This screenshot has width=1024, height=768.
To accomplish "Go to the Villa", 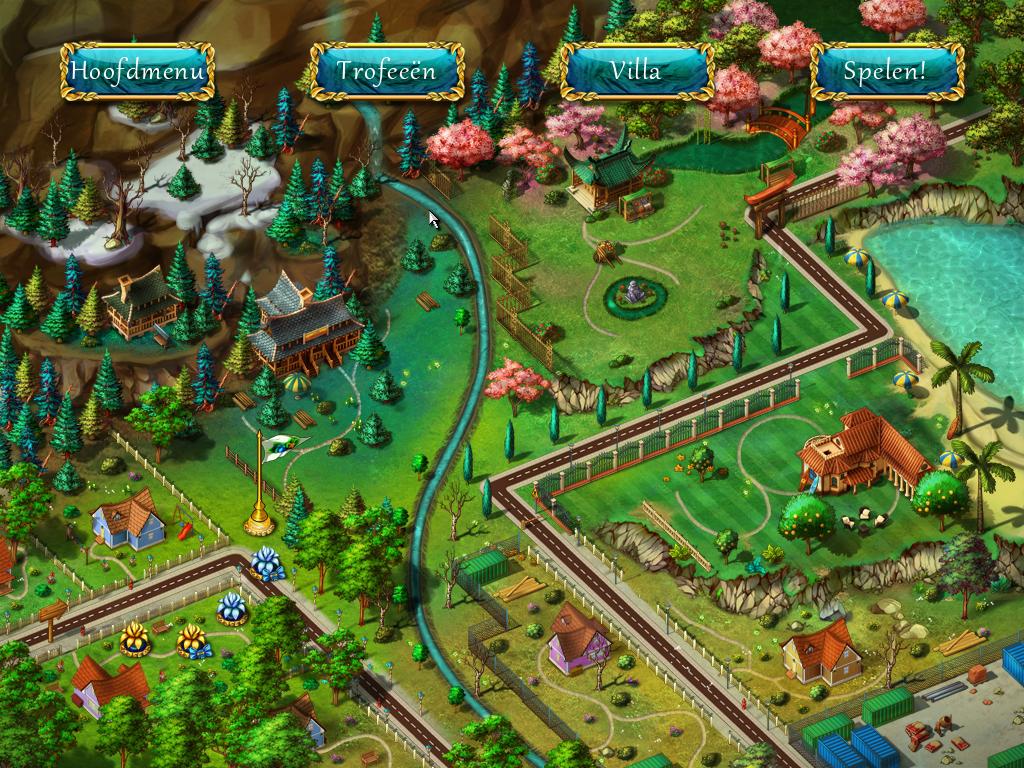I will tap(637, 71).
